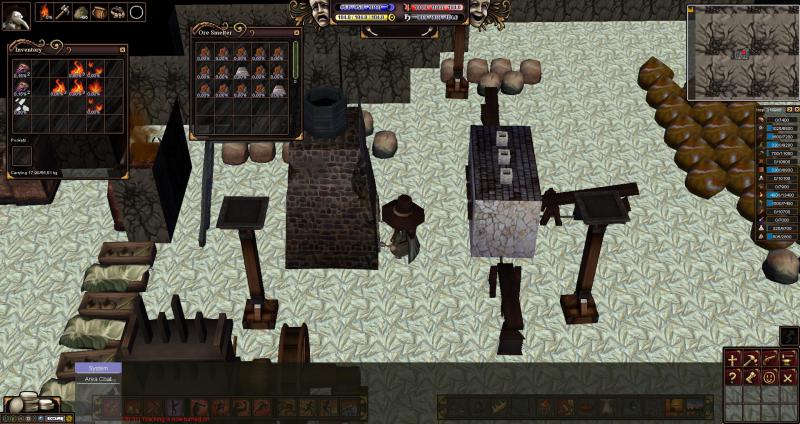Select the empty Pockets slot in Inventory

click(22, 155)
